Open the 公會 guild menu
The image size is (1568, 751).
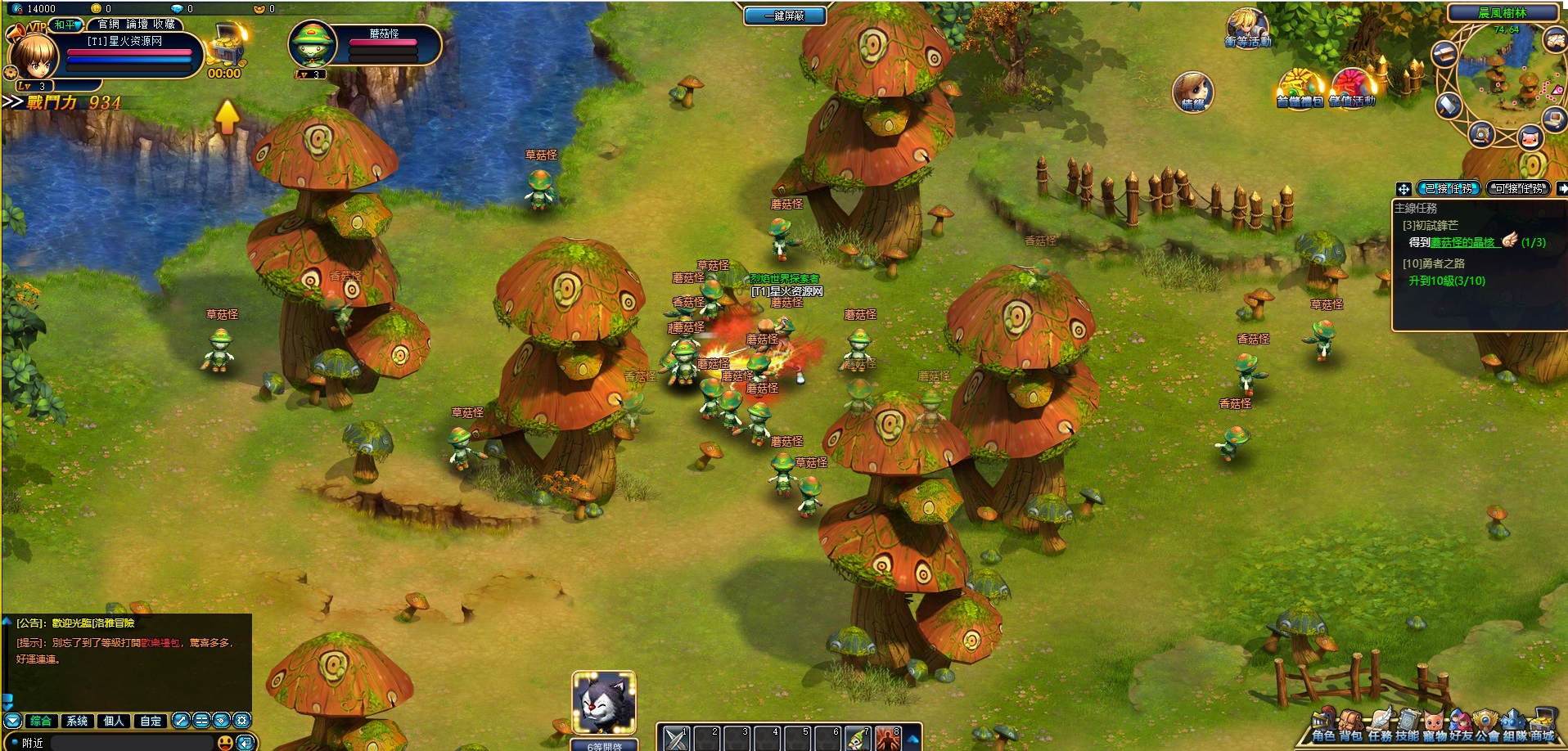pos(1487,726)
